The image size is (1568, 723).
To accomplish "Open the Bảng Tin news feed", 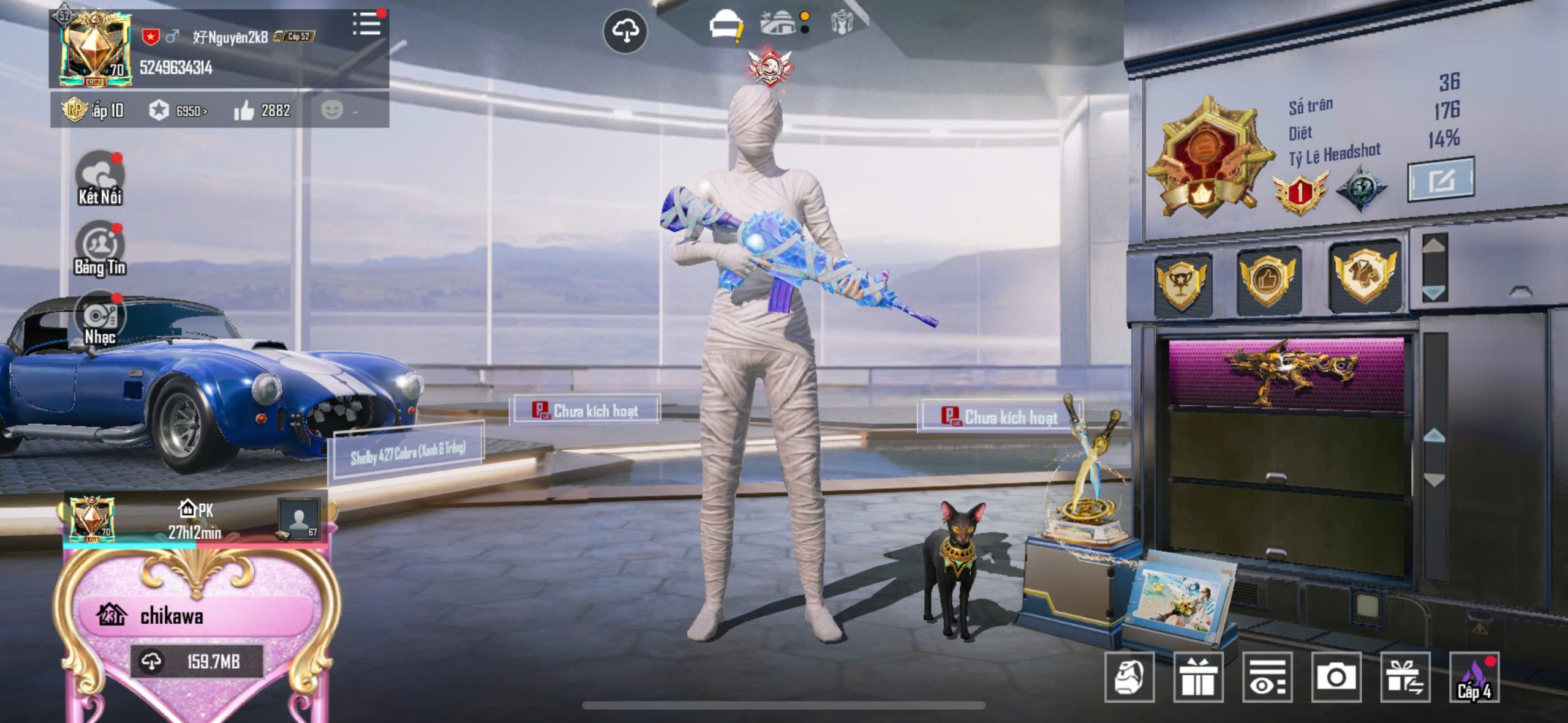I will 100,249.
